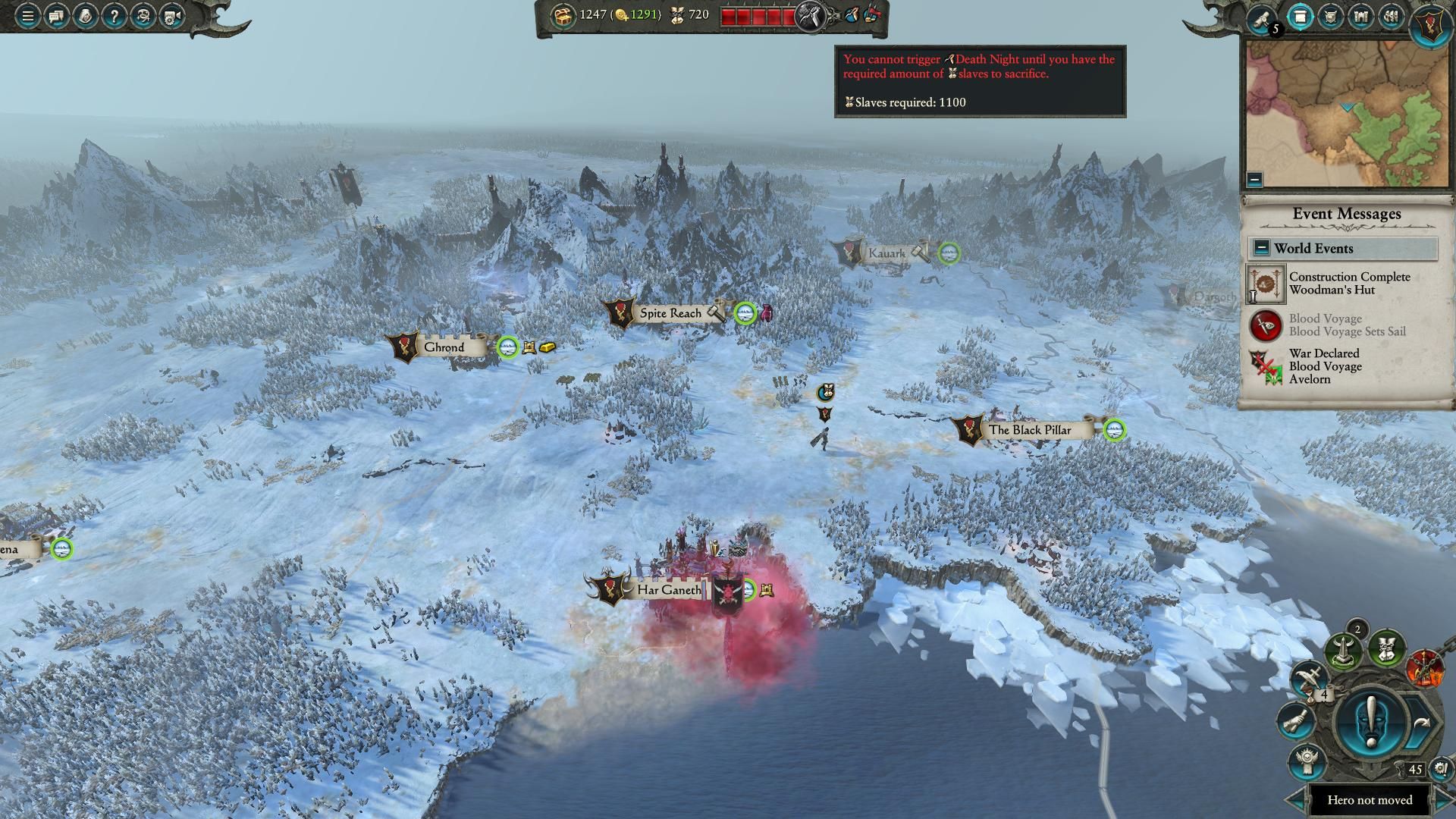Switch to the provinces castle tab

click(x=1361, y=17)
